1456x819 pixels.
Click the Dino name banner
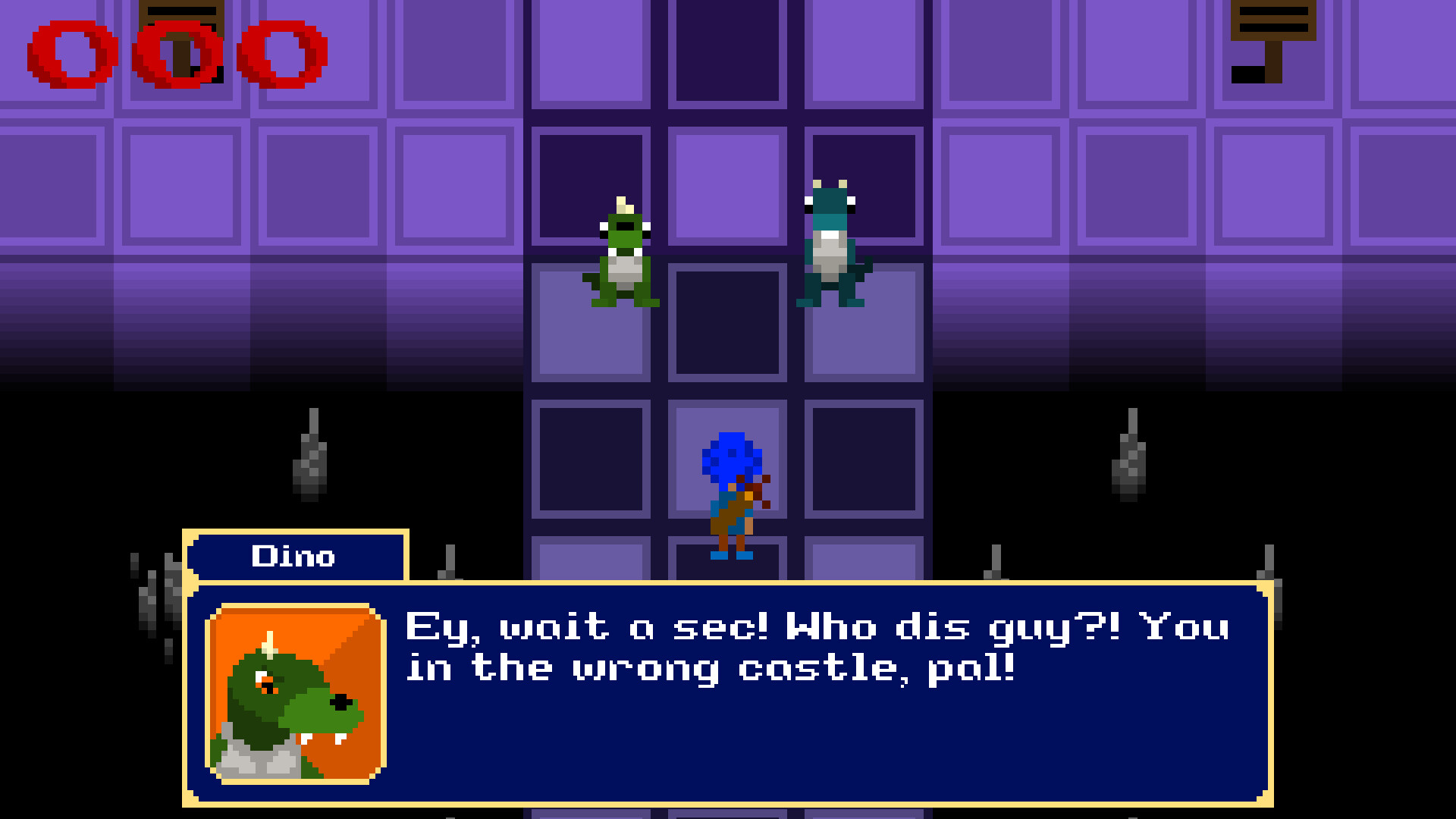(x=294, y=557)
